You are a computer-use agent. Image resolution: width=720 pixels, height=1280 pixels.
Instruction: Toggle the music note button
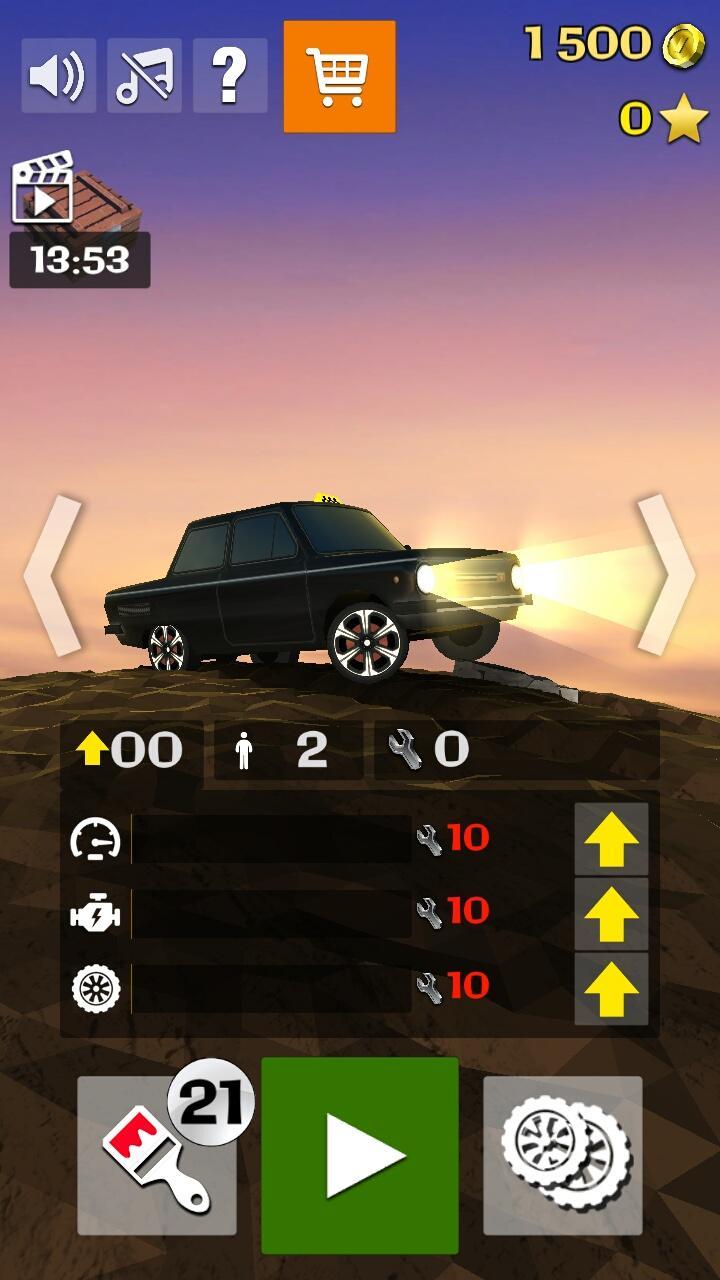[x=144, y=76]
